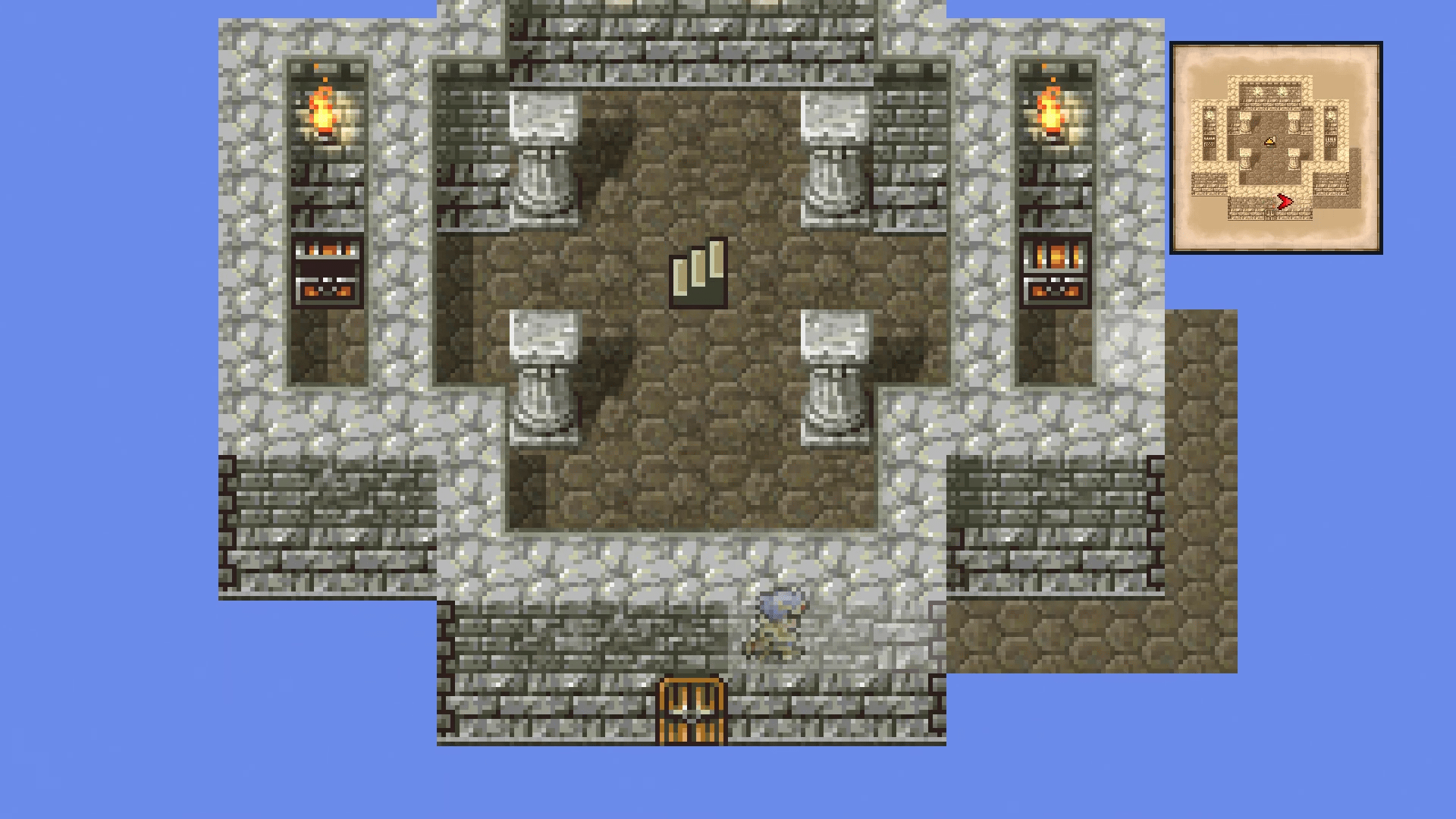
Task: Select the small staircase in the room center
Action: tap(698, 273)
